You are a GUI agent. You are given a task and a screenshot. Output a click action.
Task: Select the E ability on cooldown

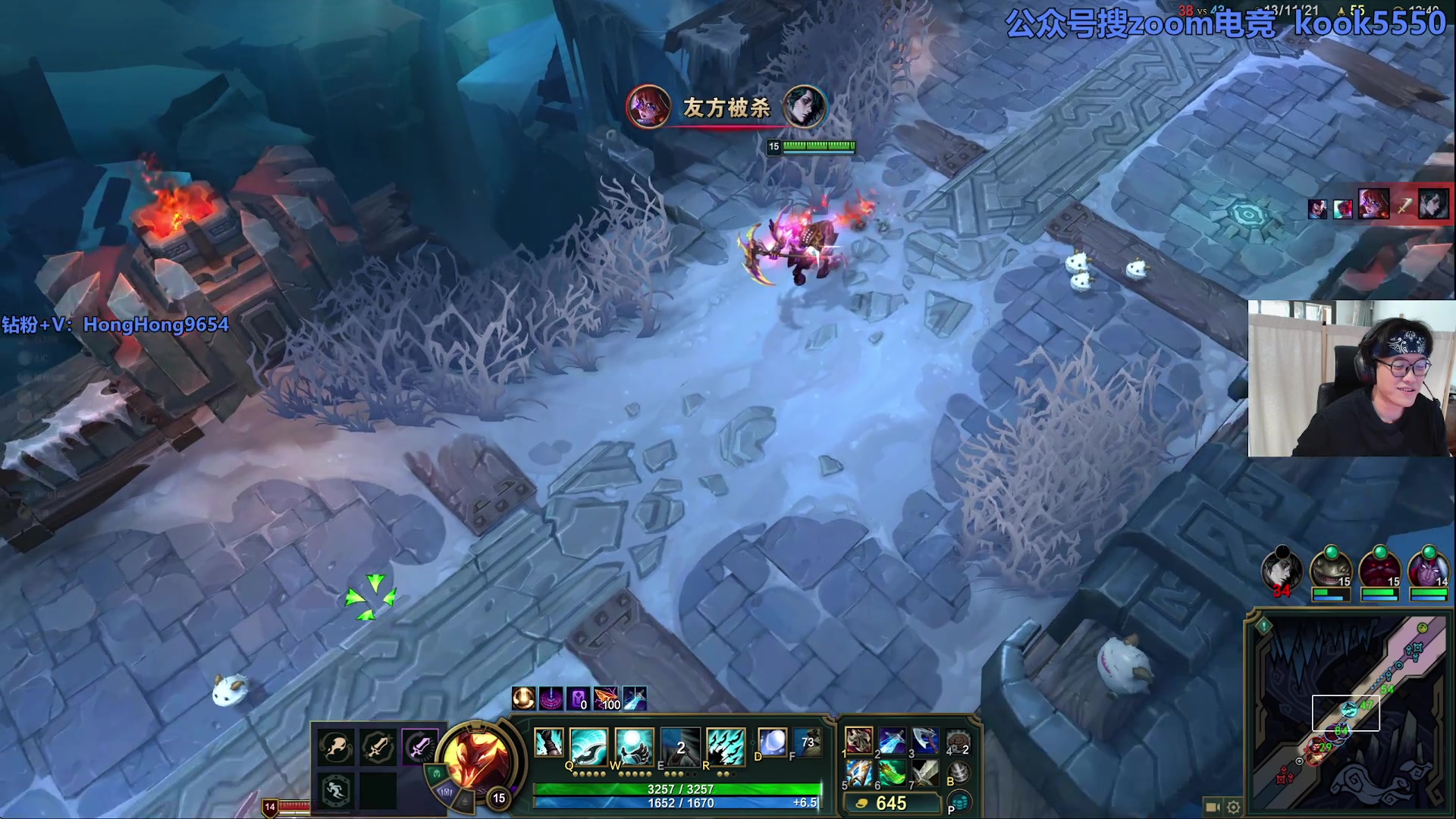pos(679,745)
